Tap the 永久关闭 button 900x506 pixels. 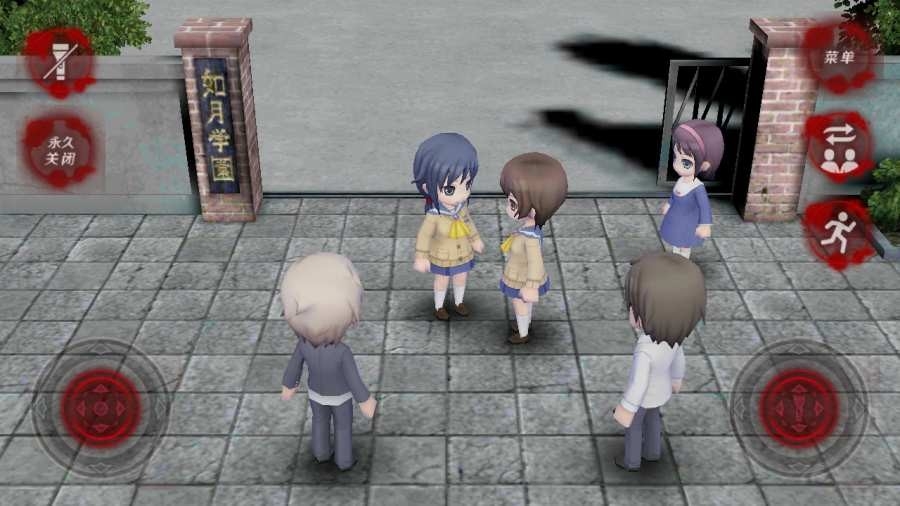point(59,151)
